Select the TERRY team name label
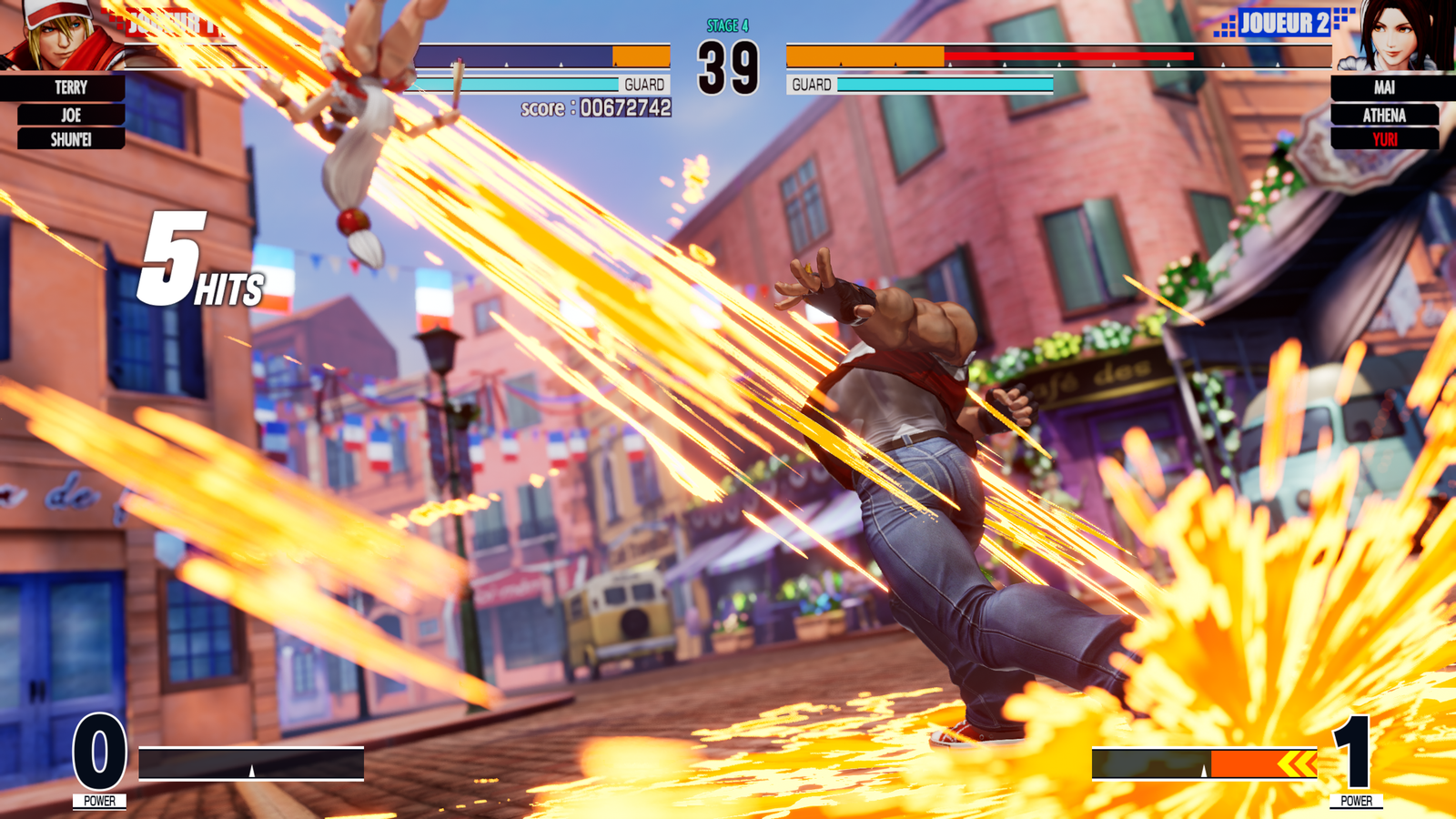The height and width of the screenshot is (819, 1456). click(x=70, y=87)
